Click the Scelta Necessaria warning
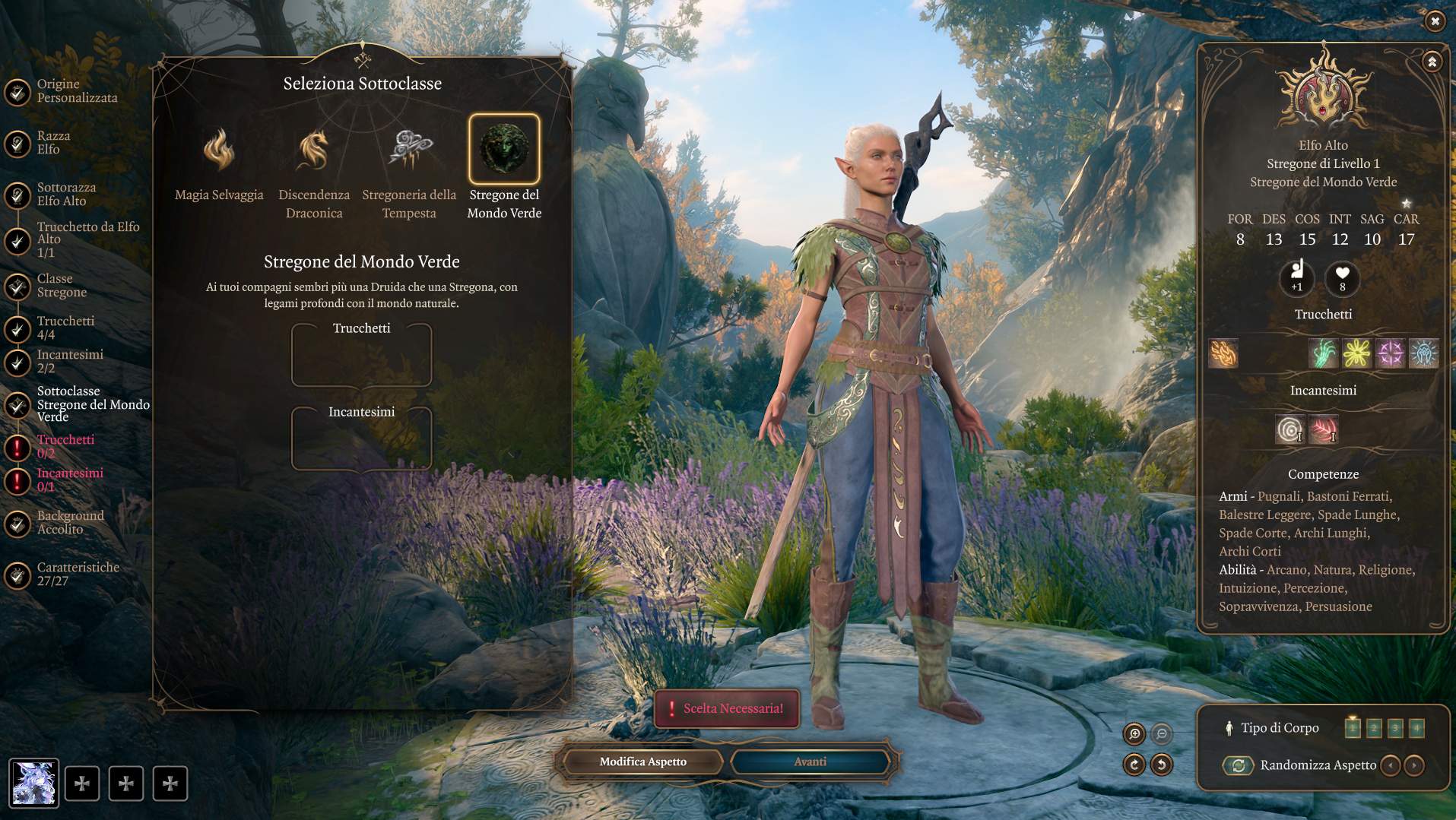The height and width of the screenshot is (820, 1456). click(x=727, y=708)
